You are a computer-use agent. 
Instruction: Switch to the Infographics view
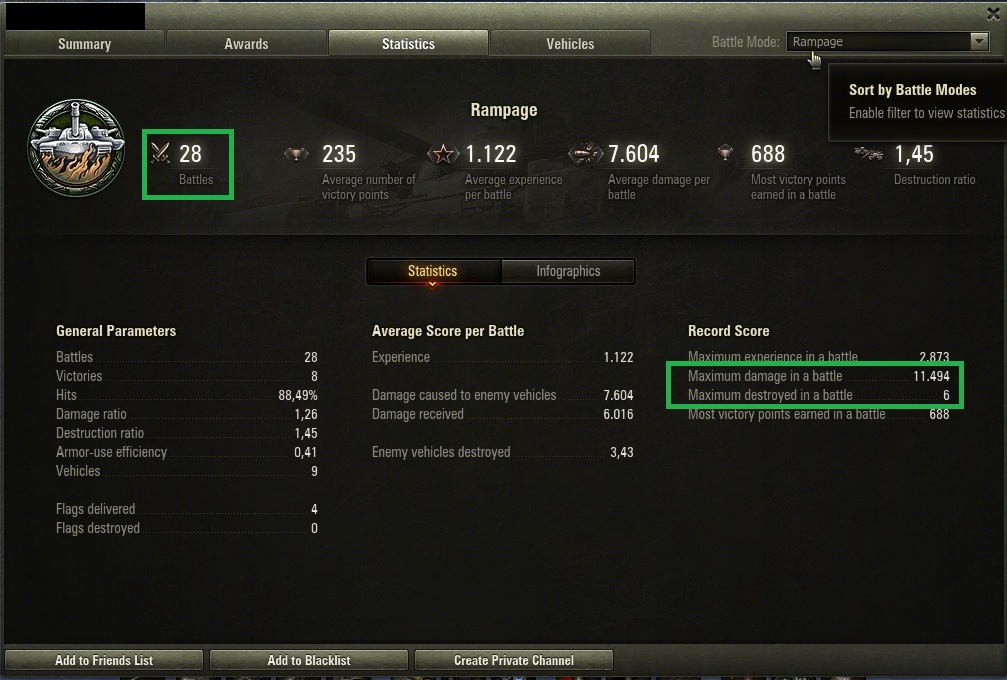[x=568, y=271]
